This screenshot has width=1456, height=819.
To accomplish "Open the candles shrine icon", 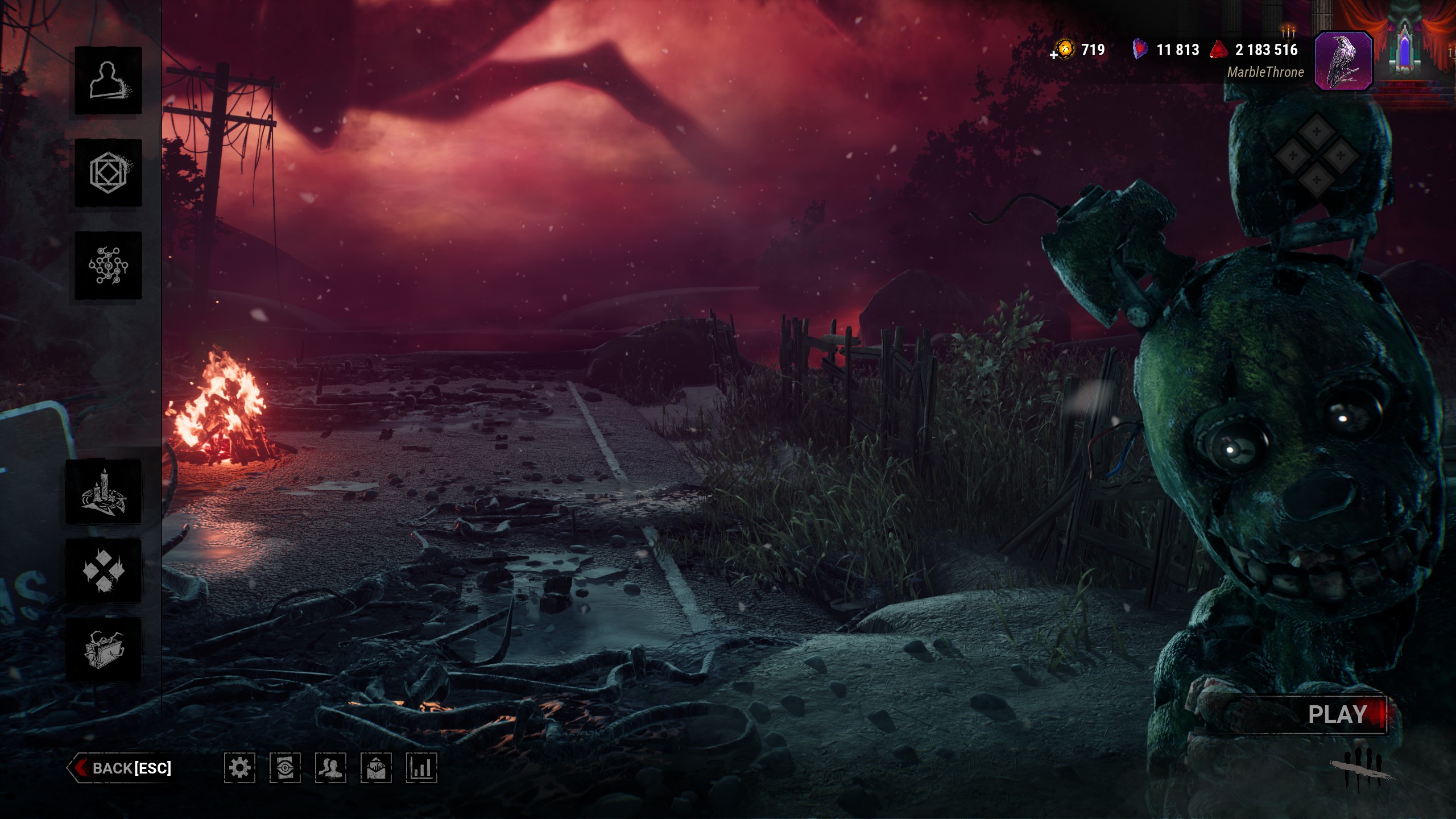I will point(104,491).
